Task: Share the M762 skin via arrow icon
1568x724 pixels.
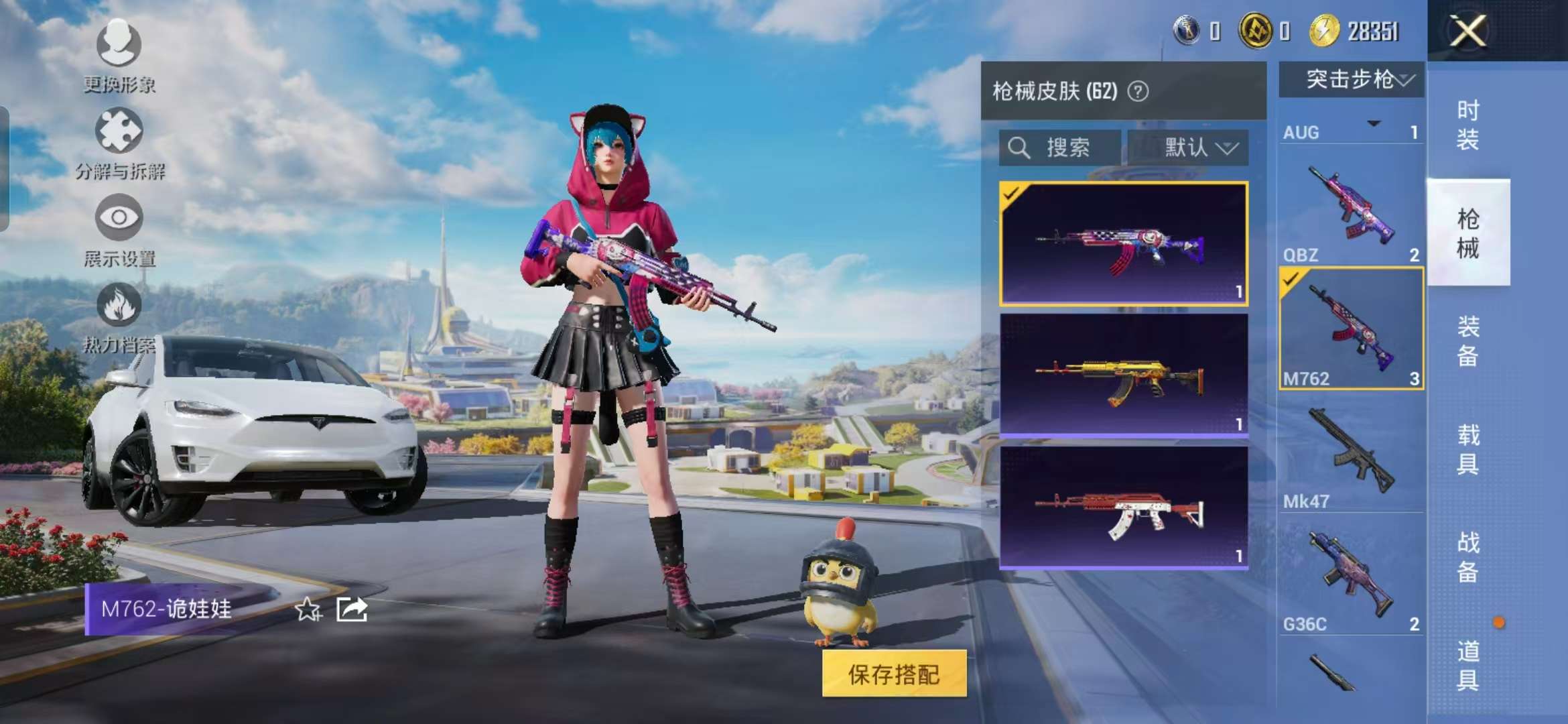Action: pos(352,609)
